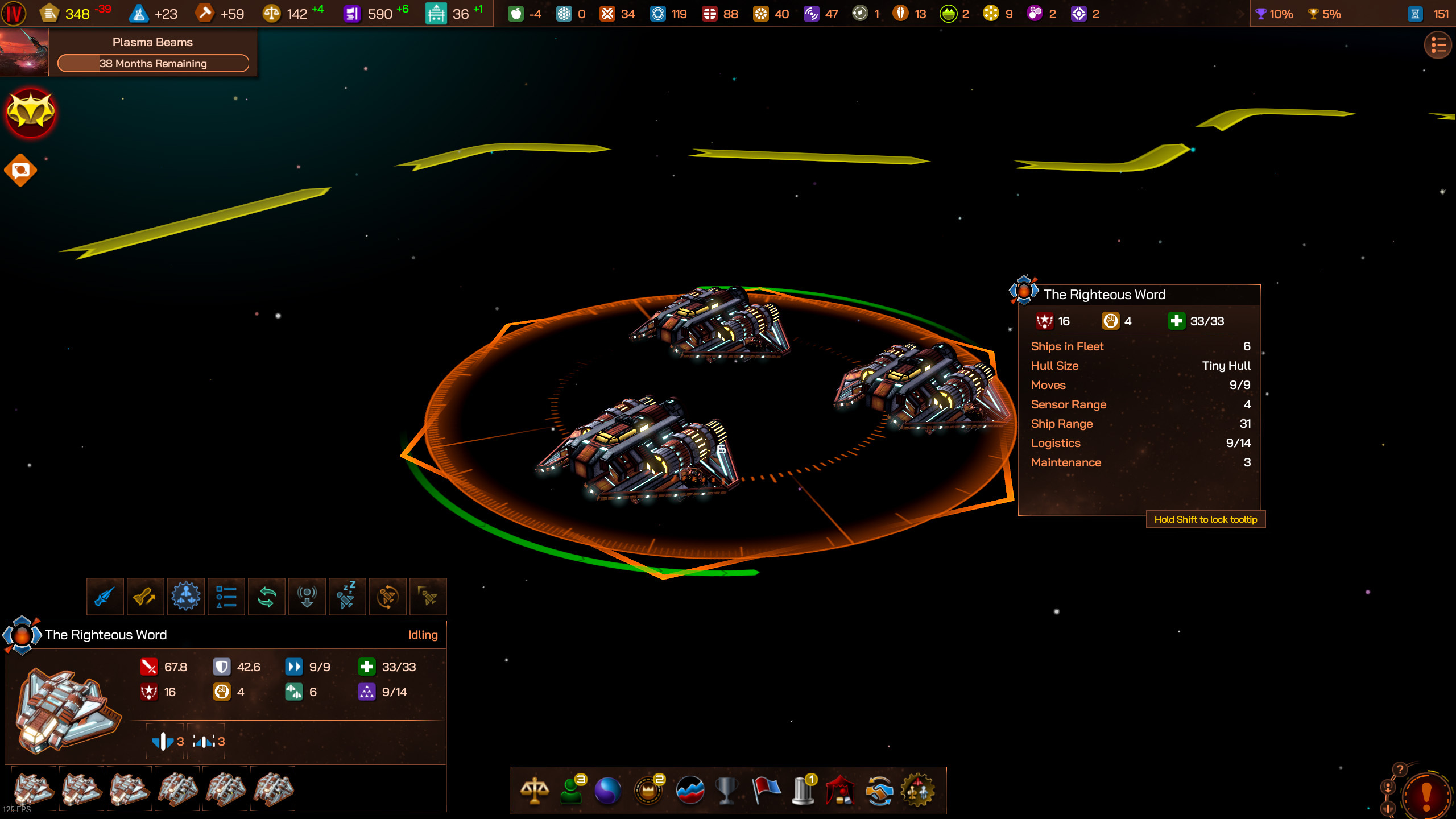Click the gold crown emblem notification
Image resolution: width=1456 pixels, height=819 pixels.
31,113
